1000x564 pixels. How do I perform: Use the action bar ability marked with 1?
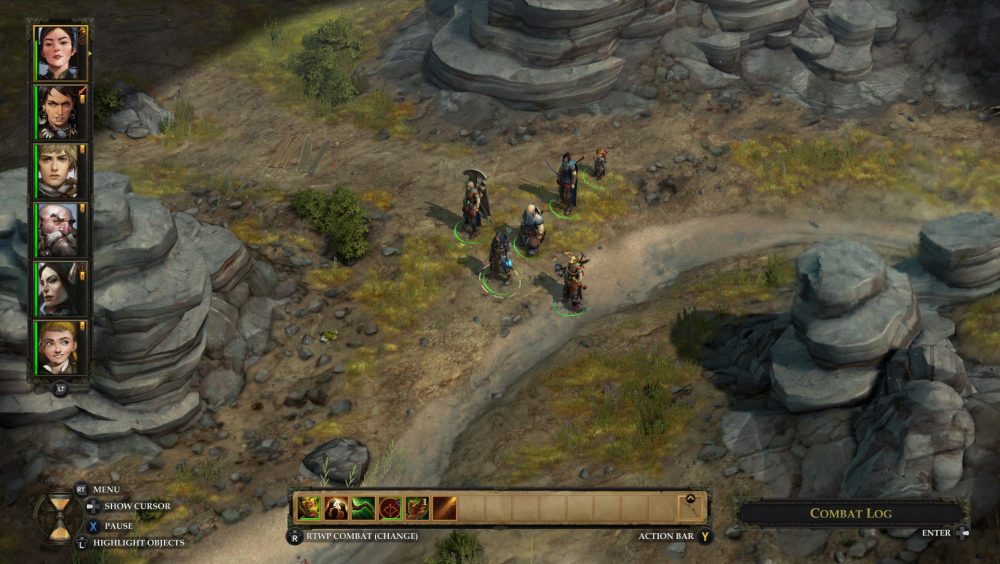point(417,508)
